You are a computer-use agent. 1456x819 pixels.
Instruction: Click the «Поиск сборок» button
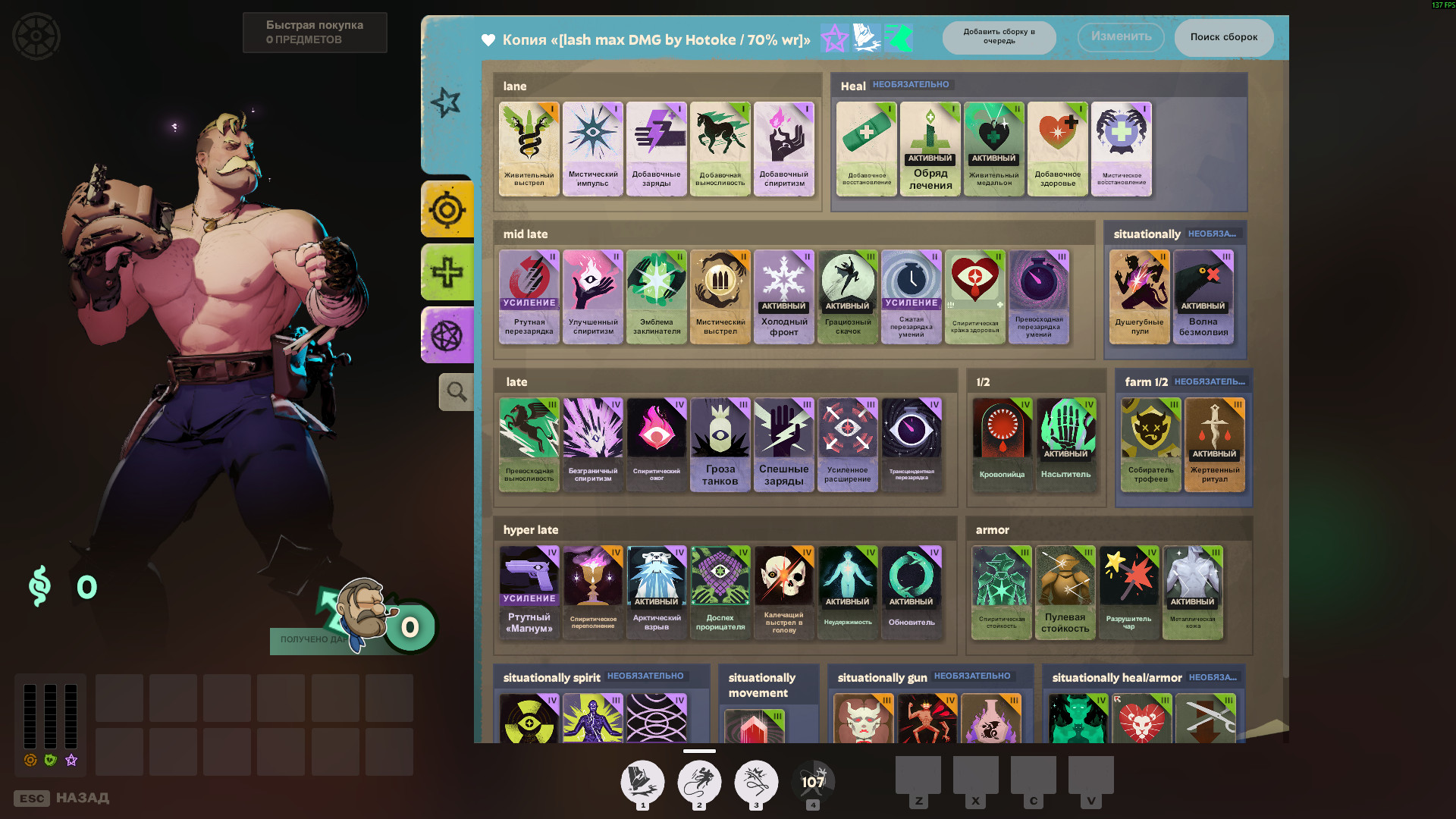click(1224, 37)
